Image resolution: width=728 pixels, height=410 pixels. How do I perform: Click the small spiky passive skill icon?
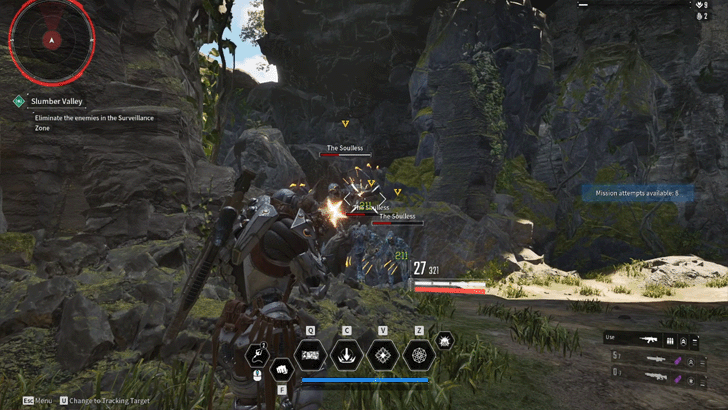point(446,342)
